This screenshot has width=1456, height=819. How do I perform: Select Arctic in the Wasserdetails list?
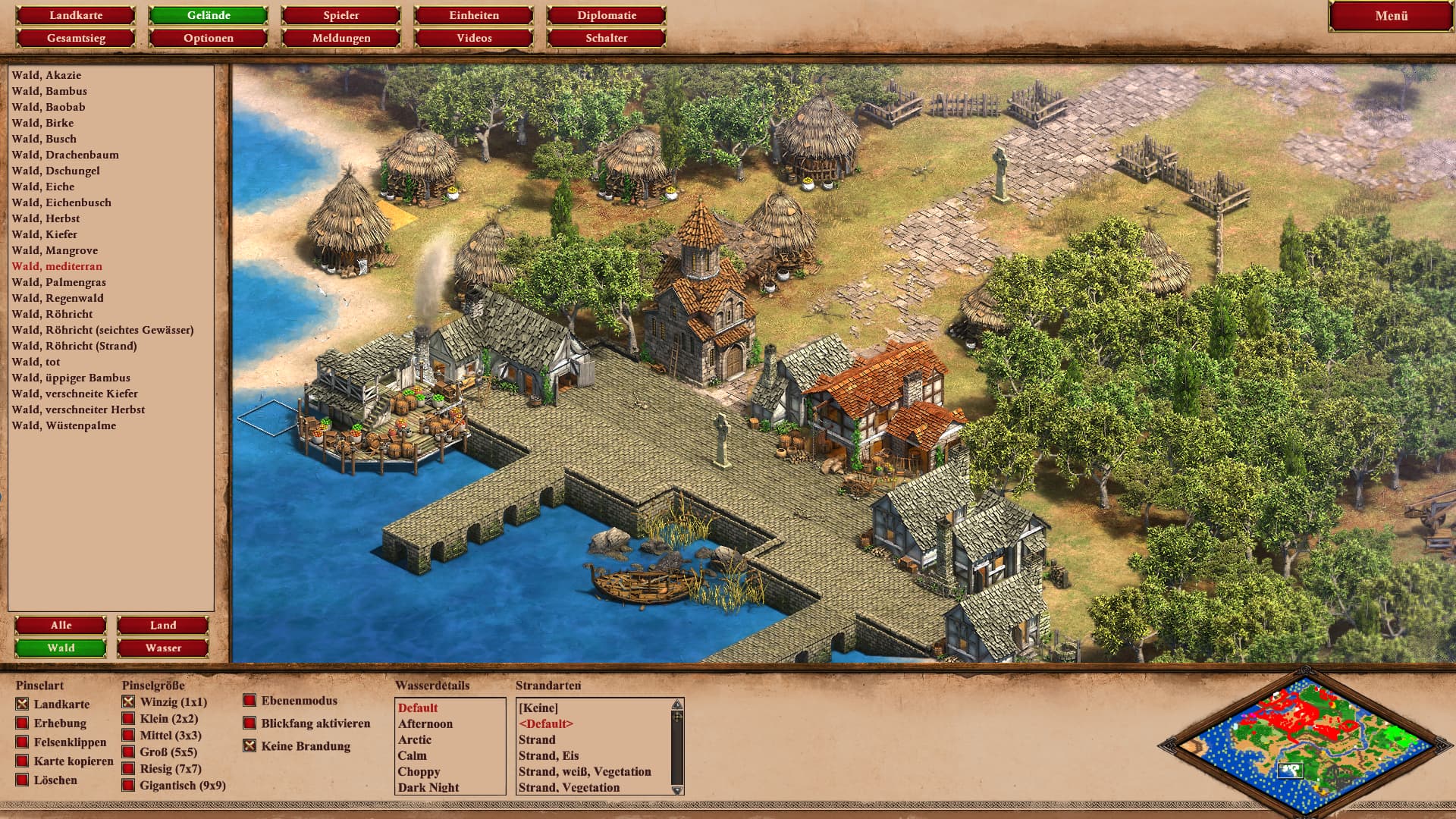click(415, 739)
